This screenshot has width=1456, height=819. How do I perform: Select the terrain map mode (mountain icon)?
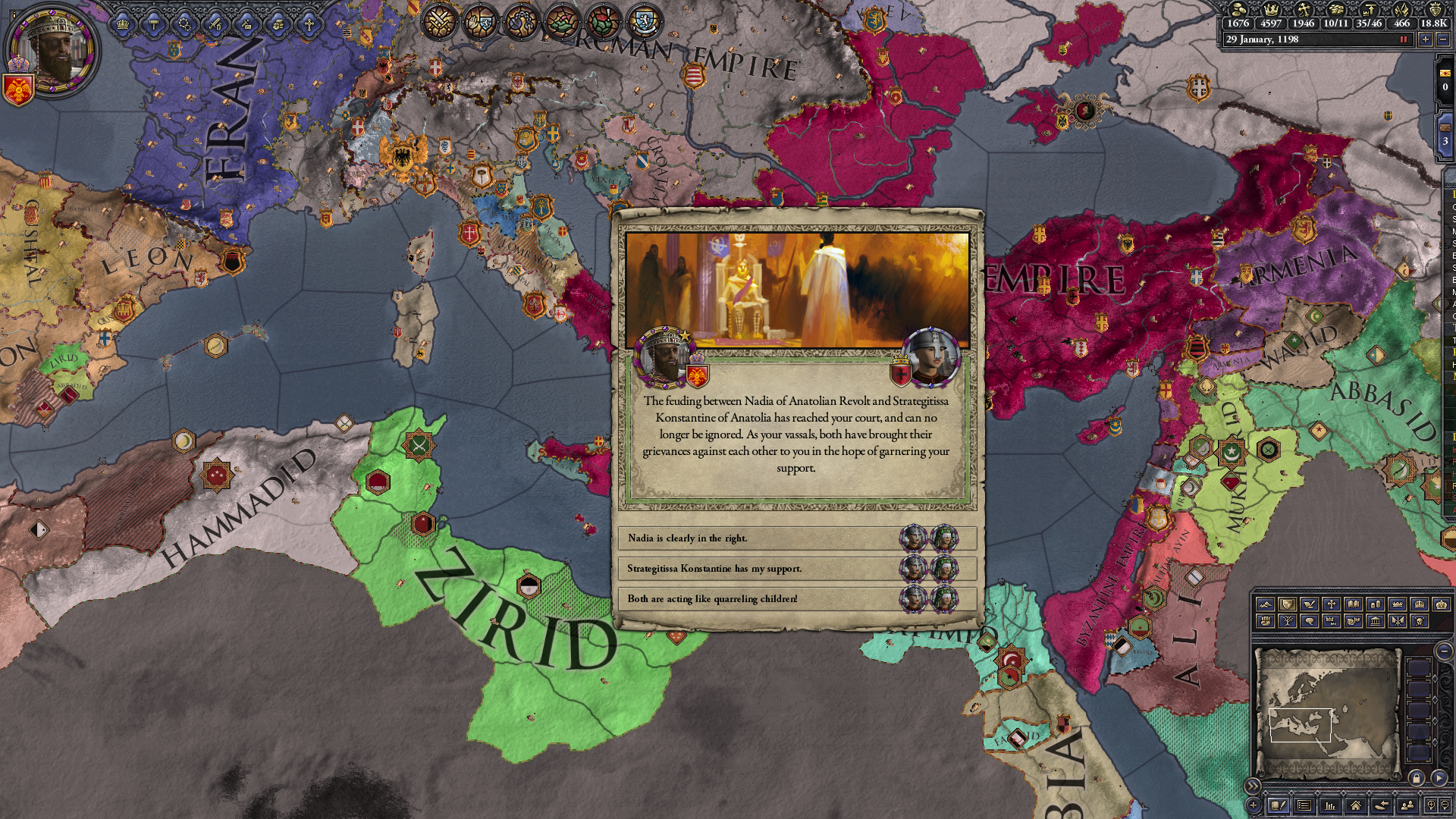pos(1266,604)
